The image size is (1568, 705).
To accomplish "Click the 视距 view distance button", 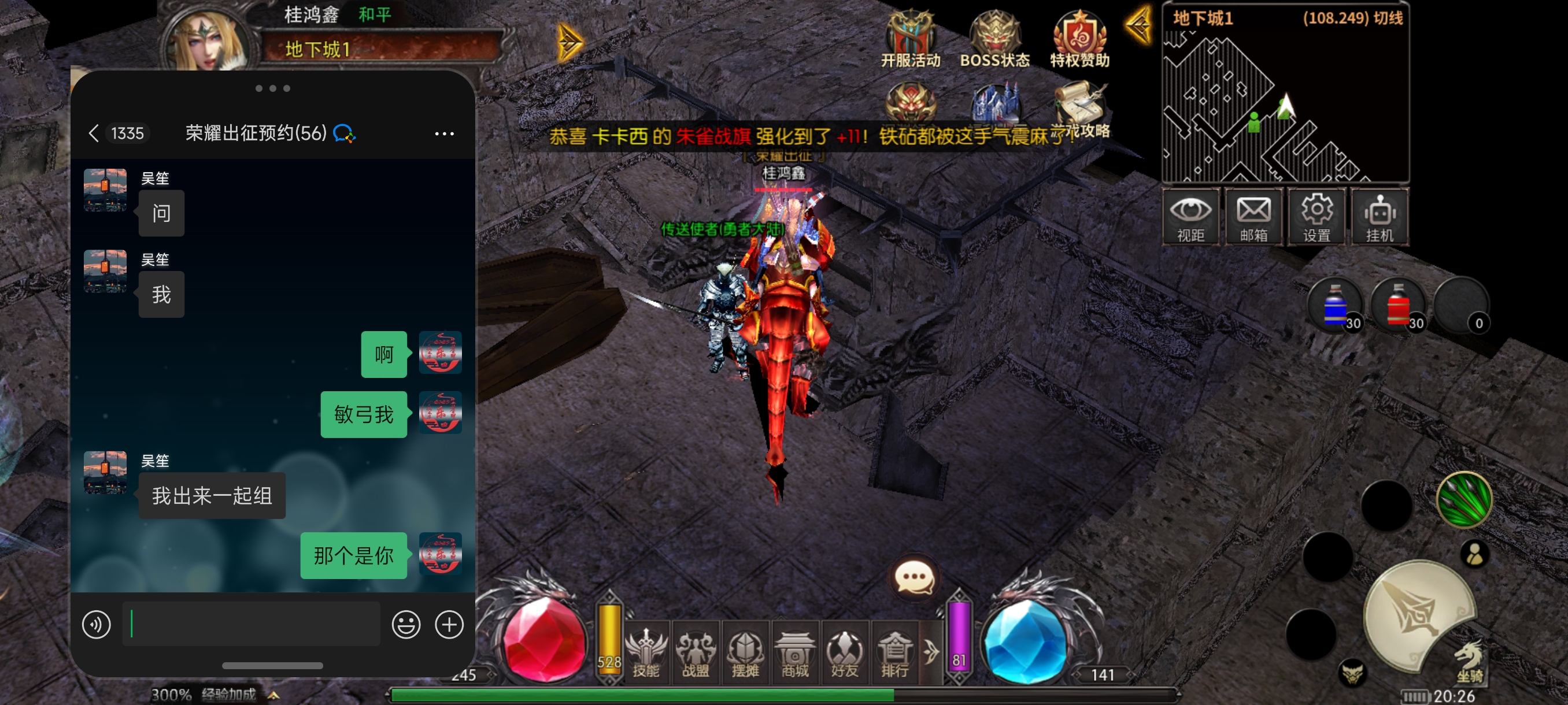I will pyautogui.click(x=1190, y=217).
